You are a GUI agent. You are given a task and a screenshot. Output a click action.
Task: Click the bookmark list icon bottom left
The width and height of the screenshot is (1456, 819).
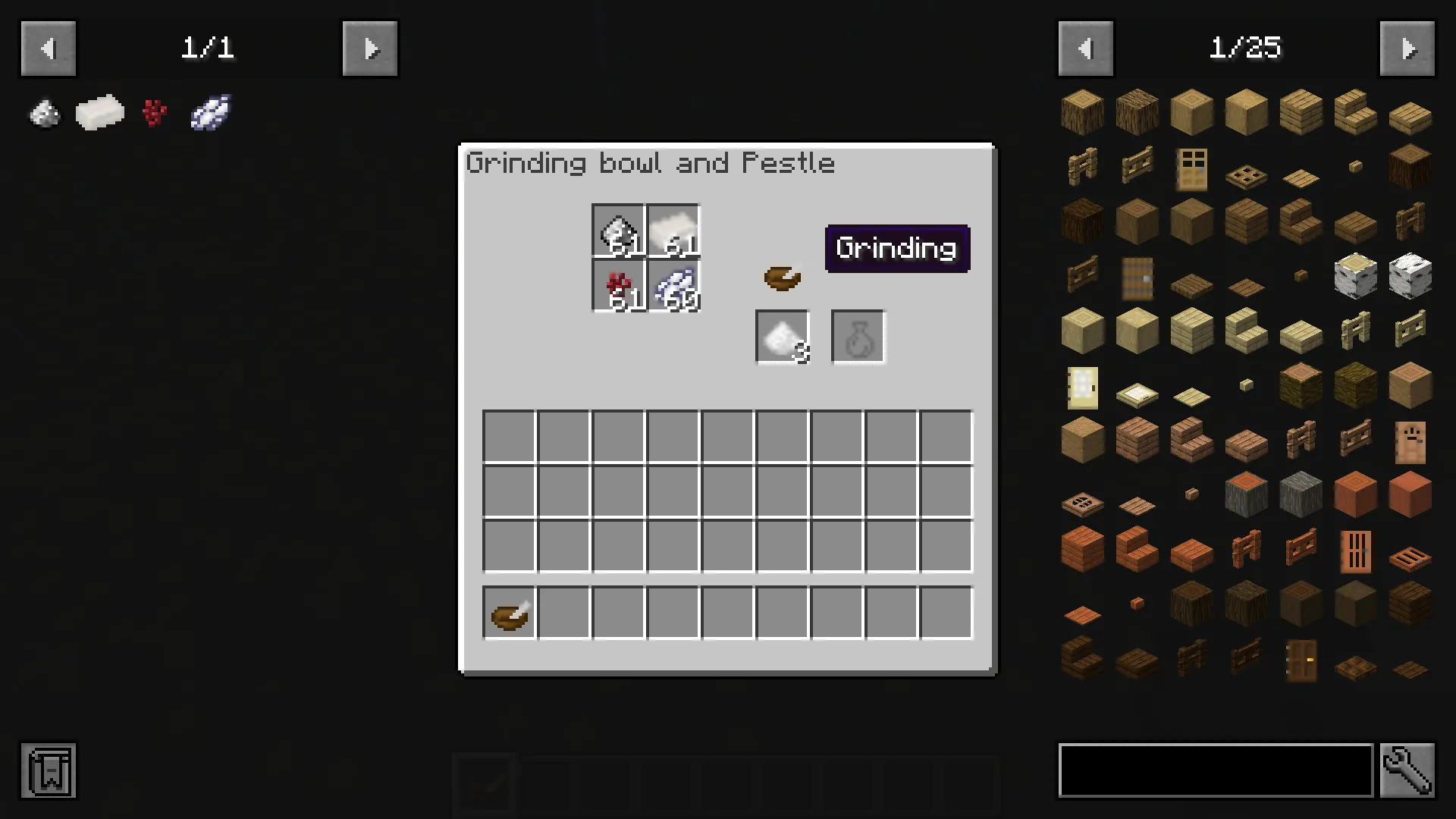pos(48,771)
